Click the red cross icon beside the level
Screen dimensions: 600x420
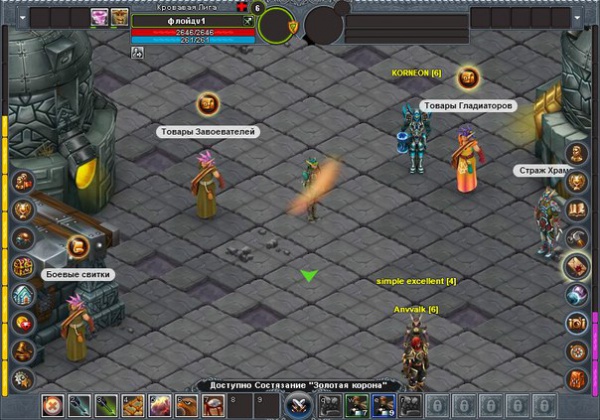[241, 8]
